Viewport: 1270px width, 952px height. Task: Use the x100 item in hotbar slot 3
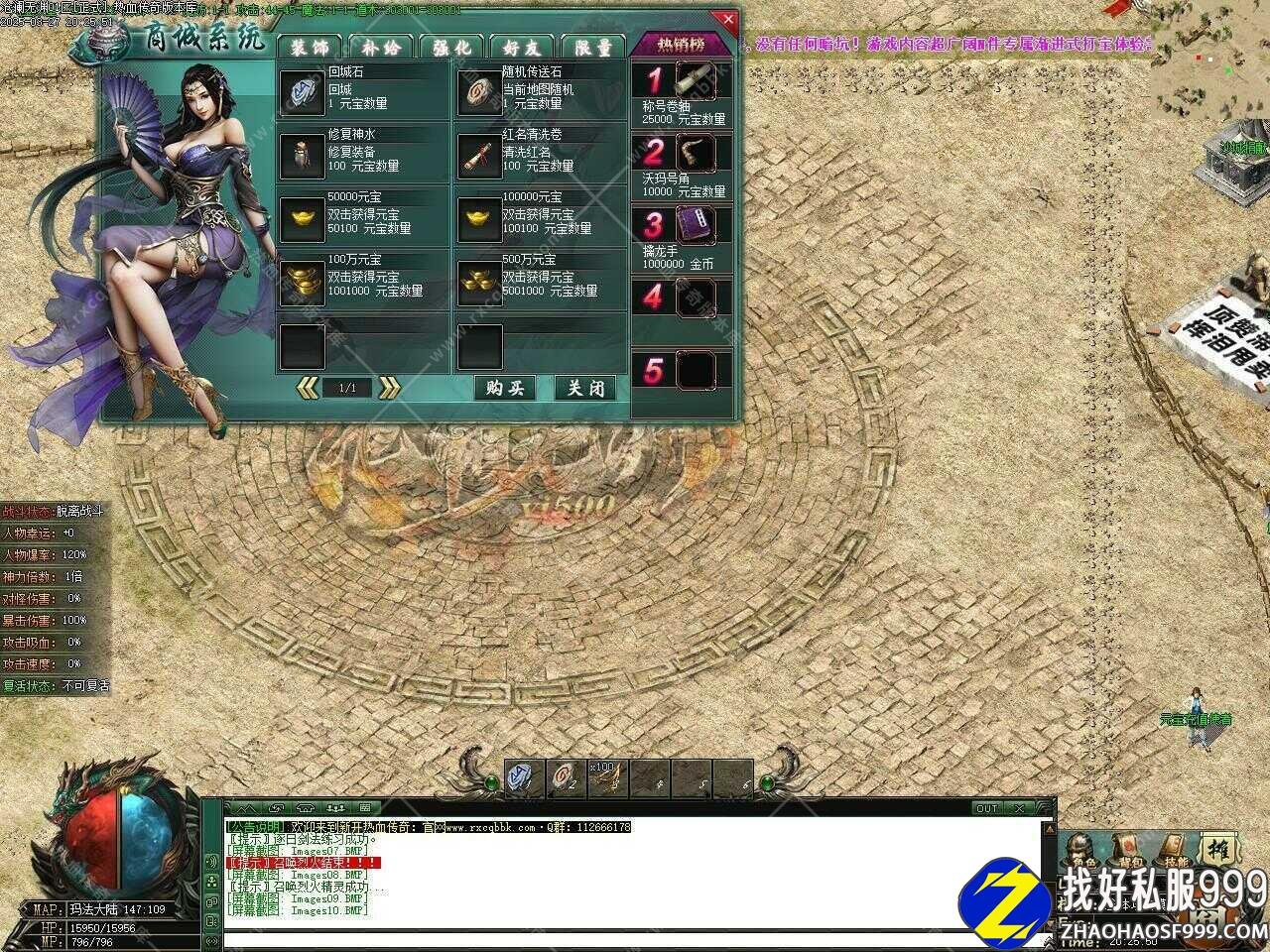pyautogui.click(x=602, y=778)
